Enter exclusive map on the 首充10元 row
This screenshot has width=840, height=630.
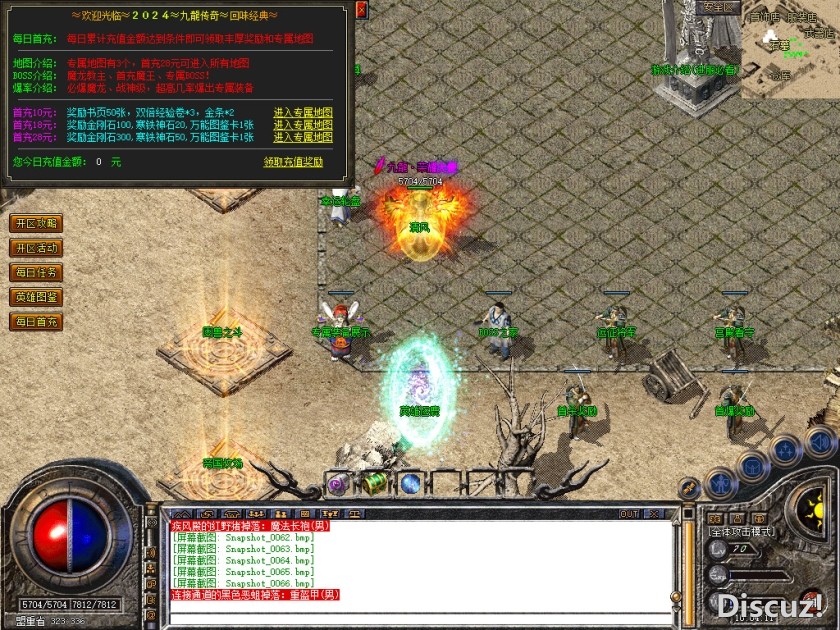click(303, 112)
